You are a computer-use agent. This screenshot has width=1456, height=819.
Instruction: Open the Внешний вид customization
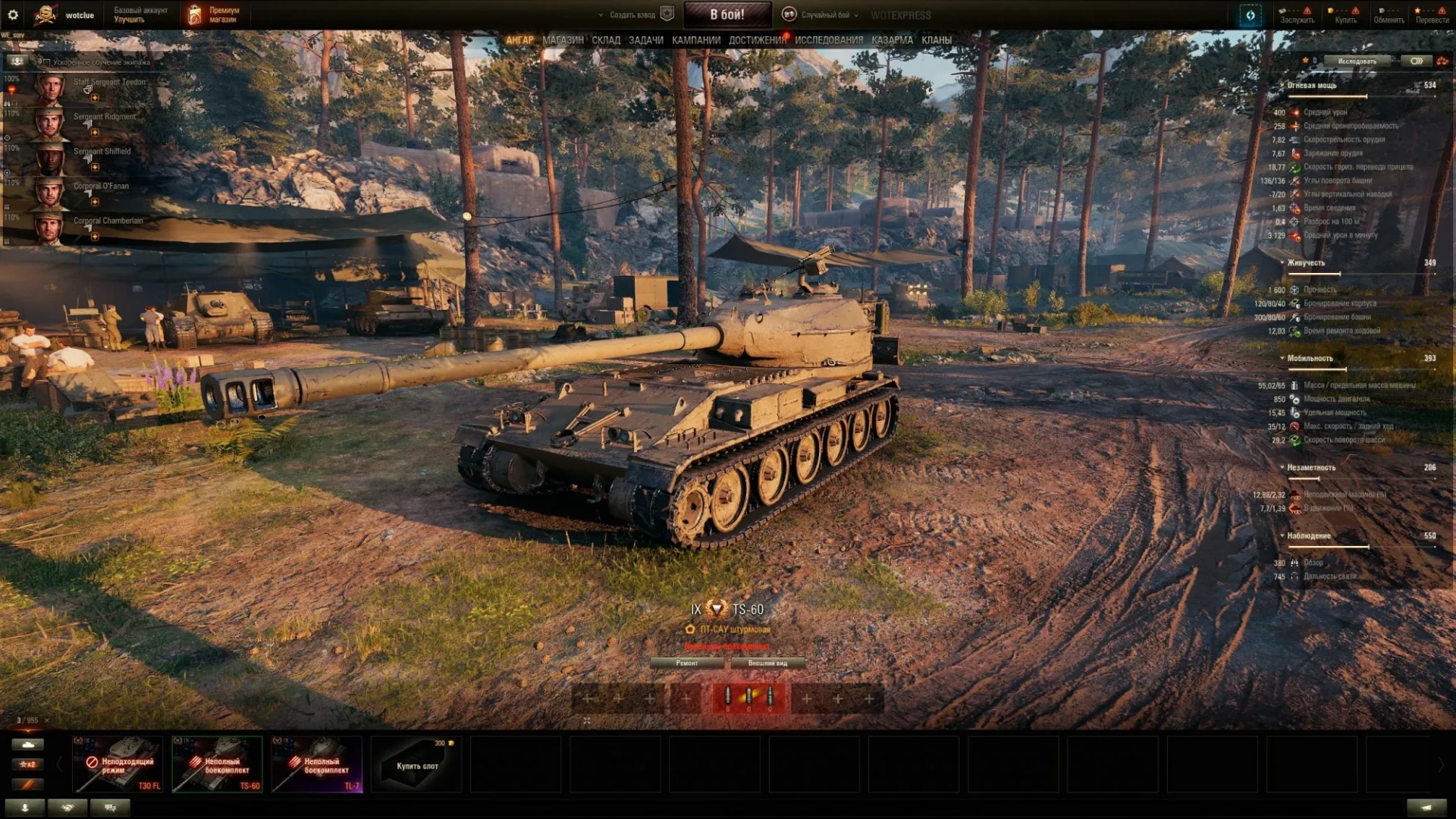coord(767,663)
